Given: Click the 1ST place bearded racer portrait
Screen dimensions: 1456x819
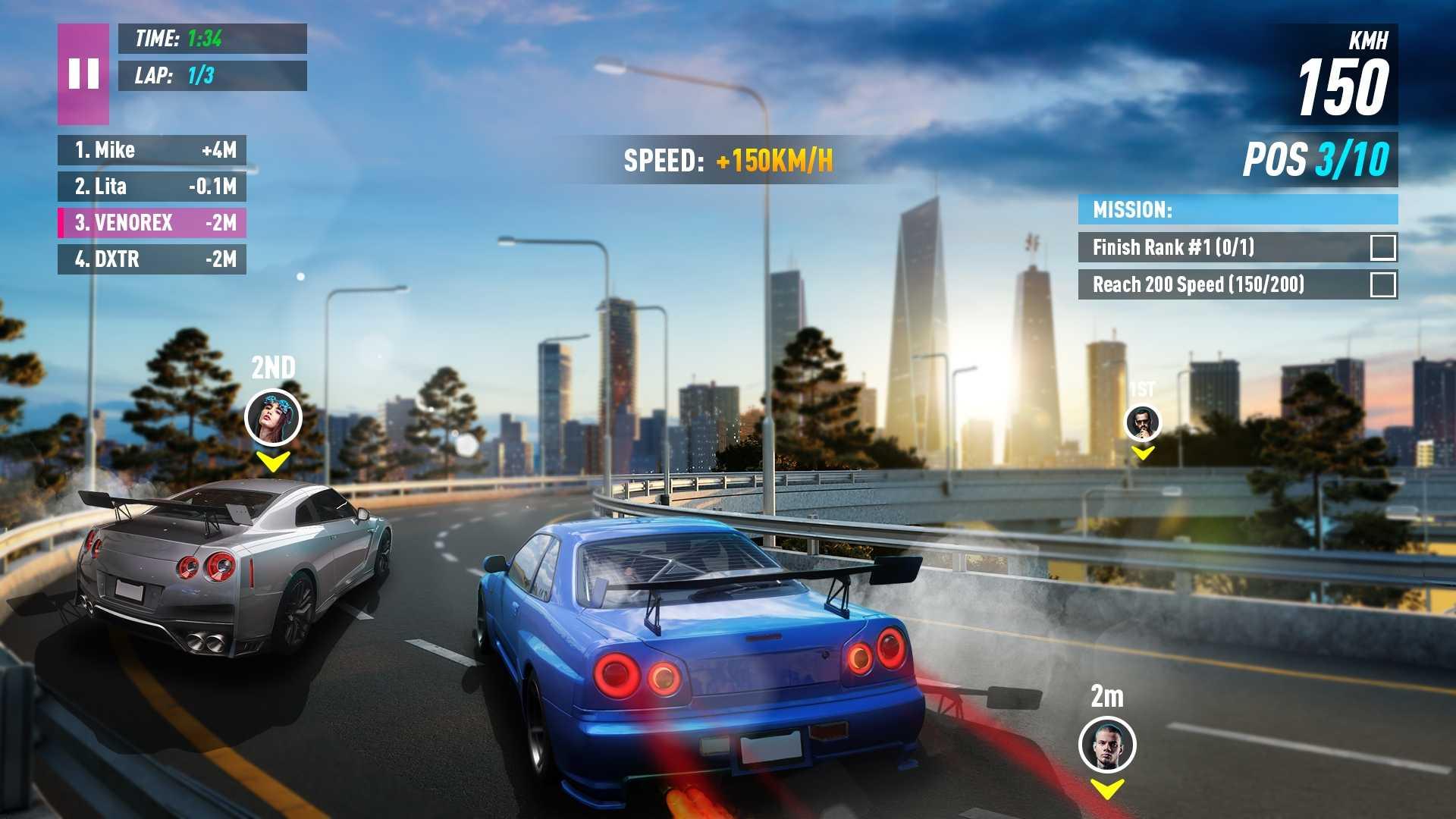Looking at the screenshot, I should 1143,422.
